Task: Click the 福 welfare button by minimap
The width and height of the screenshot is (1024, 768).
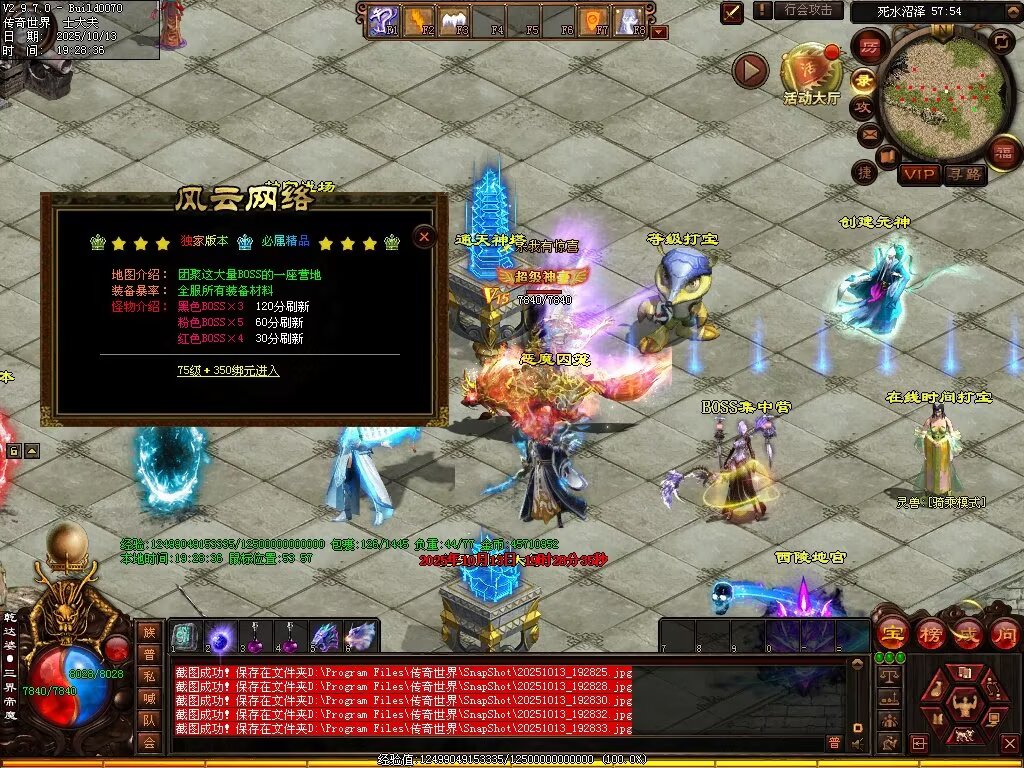Action: click(1002, 152)
